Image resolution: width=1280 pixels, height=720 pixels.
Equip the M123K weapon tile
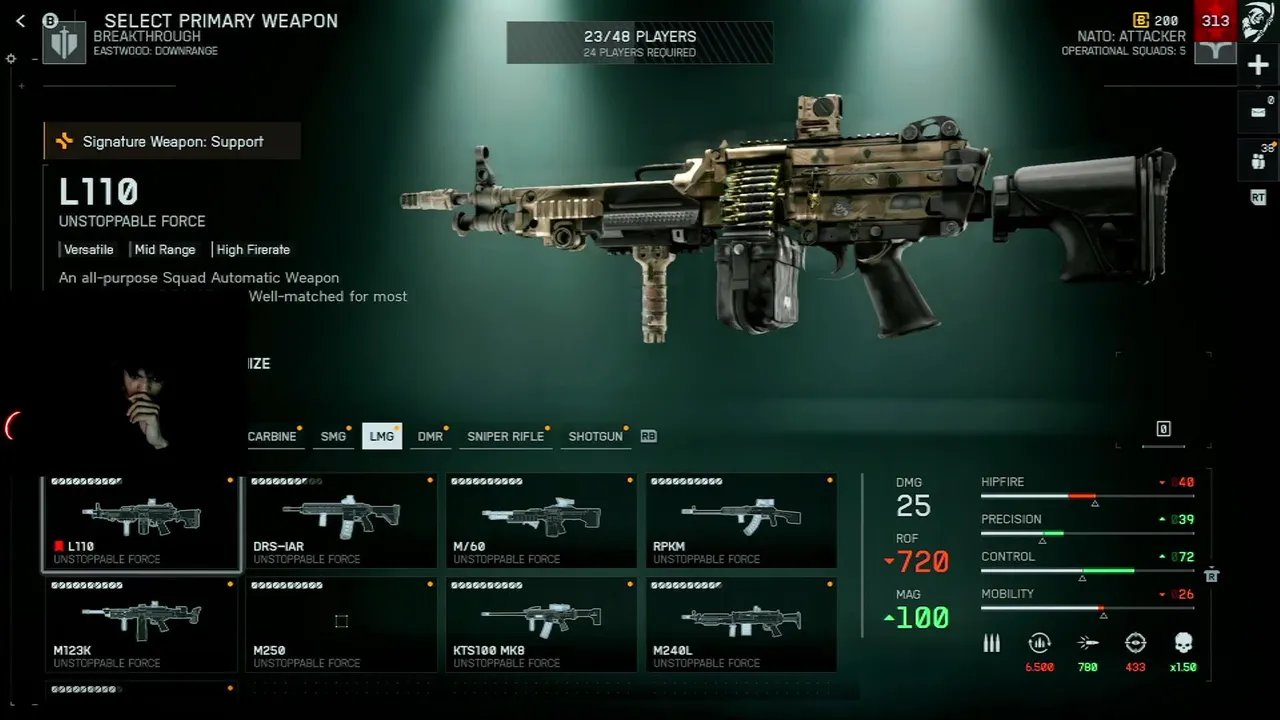click(x=141, y=625)
